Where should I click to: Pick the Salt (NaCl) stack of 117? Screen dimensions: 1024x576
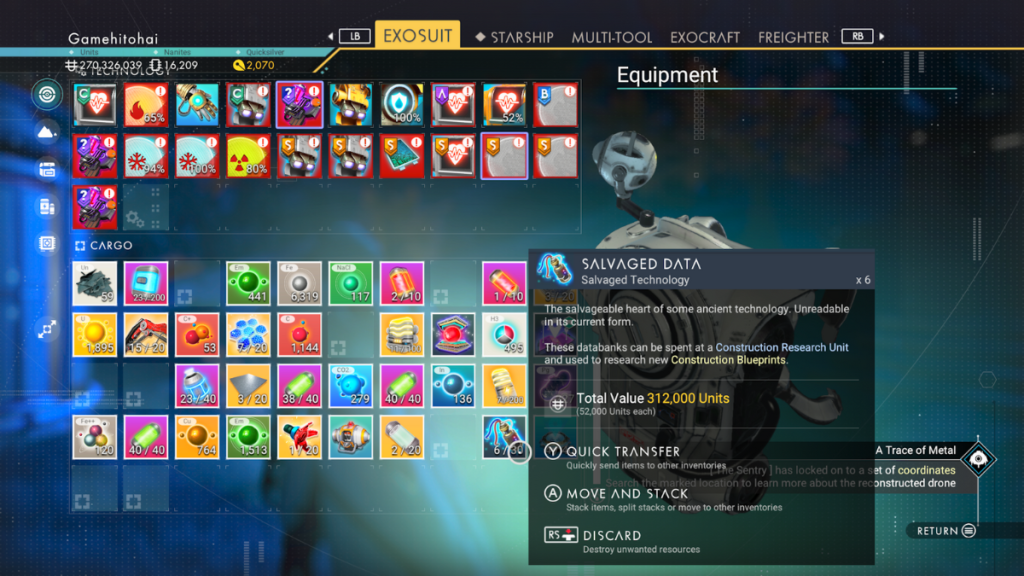click(x=351, y=283)
